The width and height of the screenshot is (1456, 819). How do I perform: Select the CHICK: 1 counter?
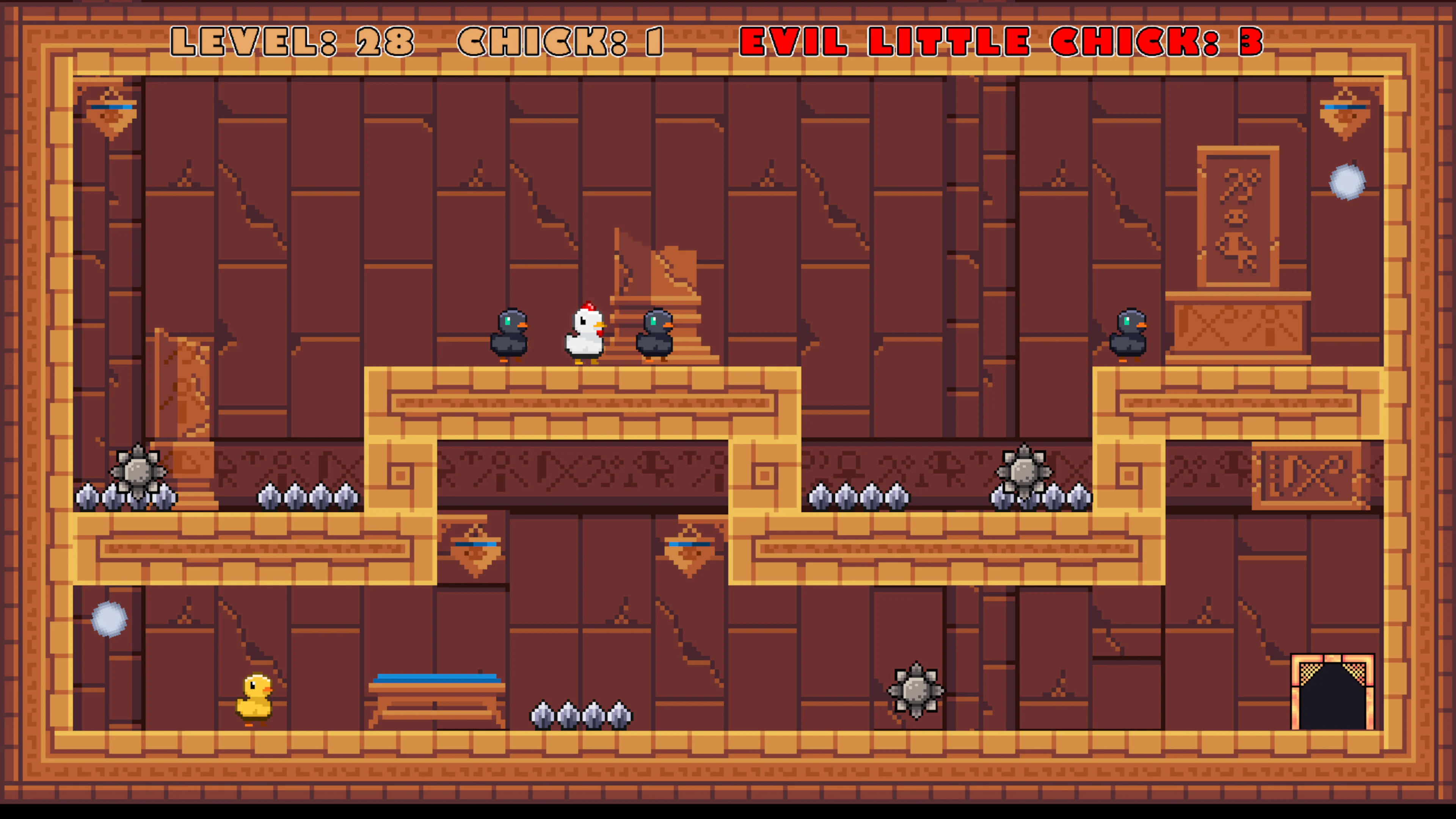click(x=560, y=41)
